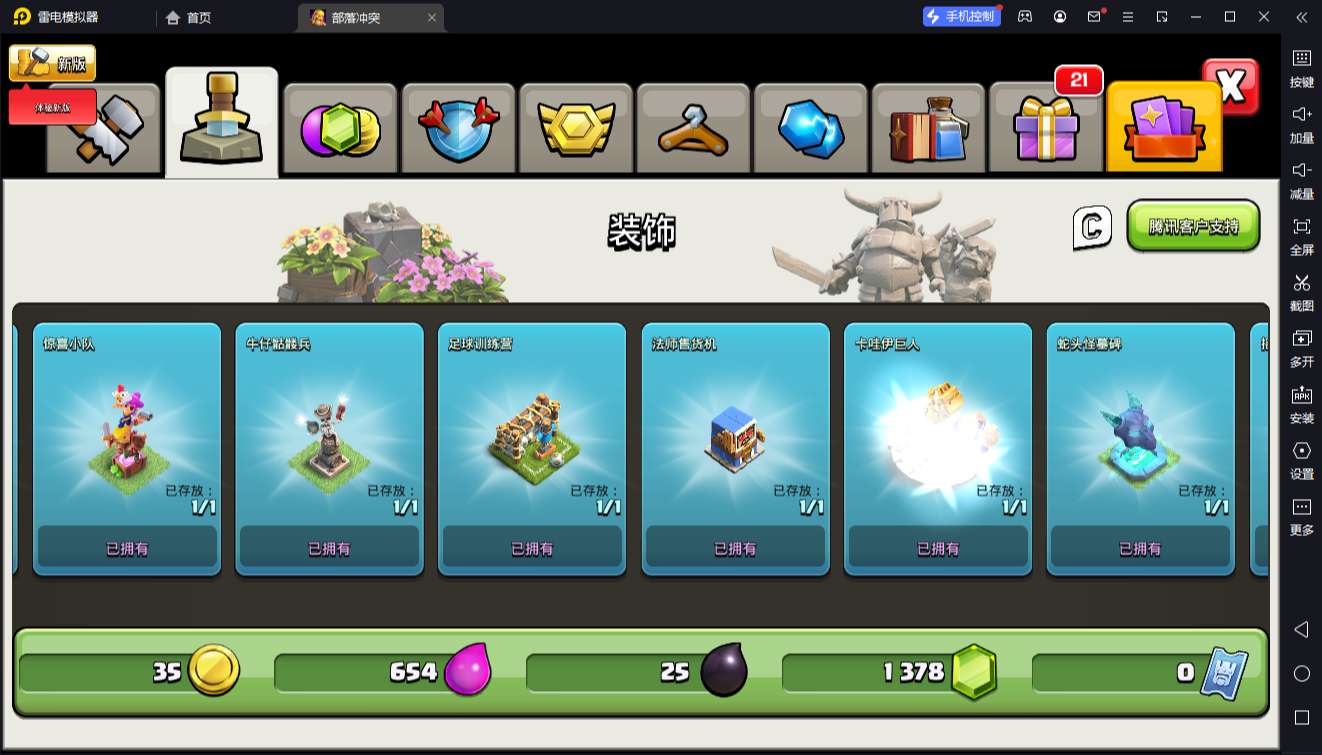The height and width of the screenshot is (755, 1322).
Task: Tap the 腾讯客户支持 green button
Action: tap(1193, 226)
